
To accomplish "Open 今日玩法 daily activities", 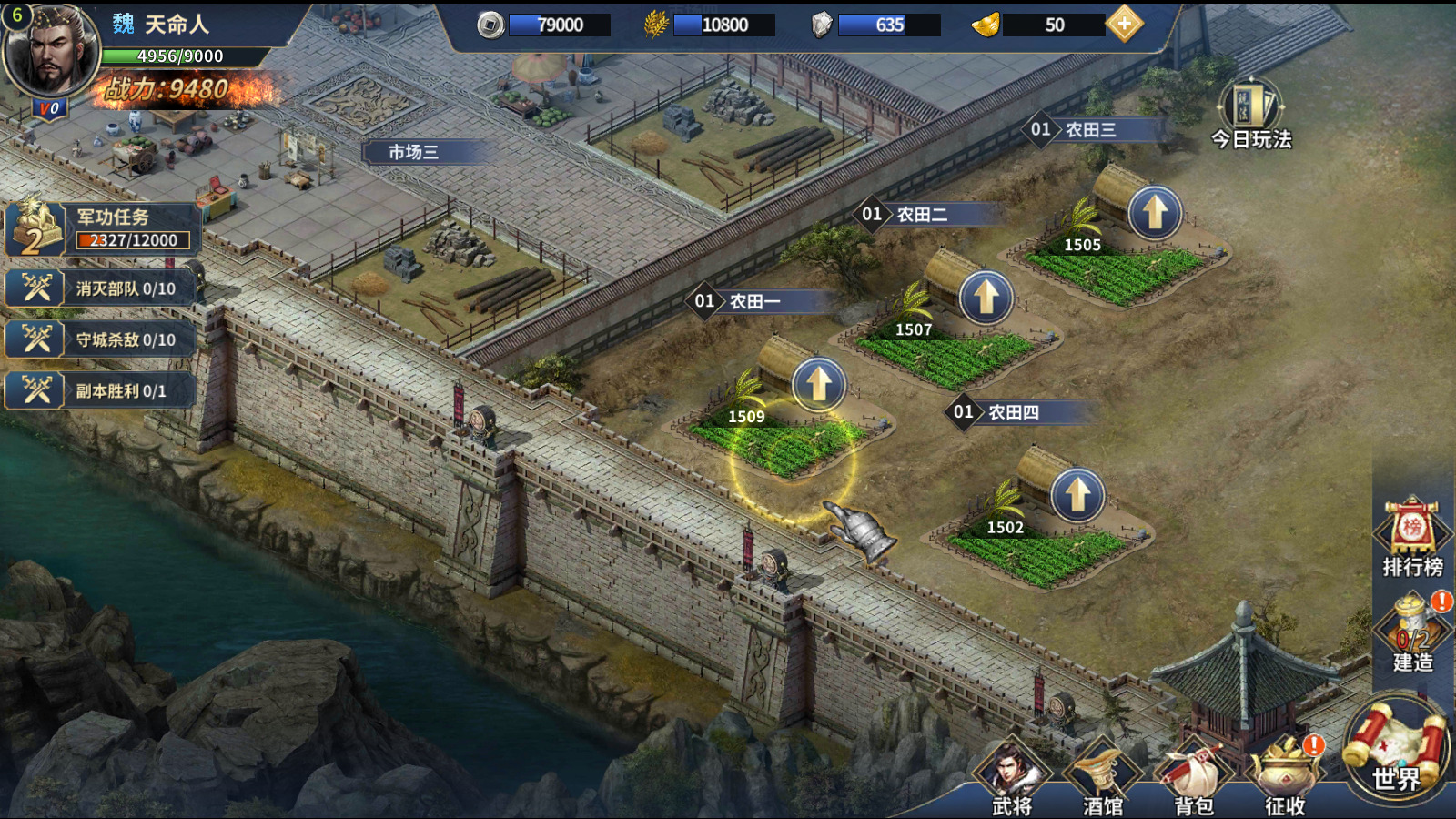I will (x=1251, y=115).
